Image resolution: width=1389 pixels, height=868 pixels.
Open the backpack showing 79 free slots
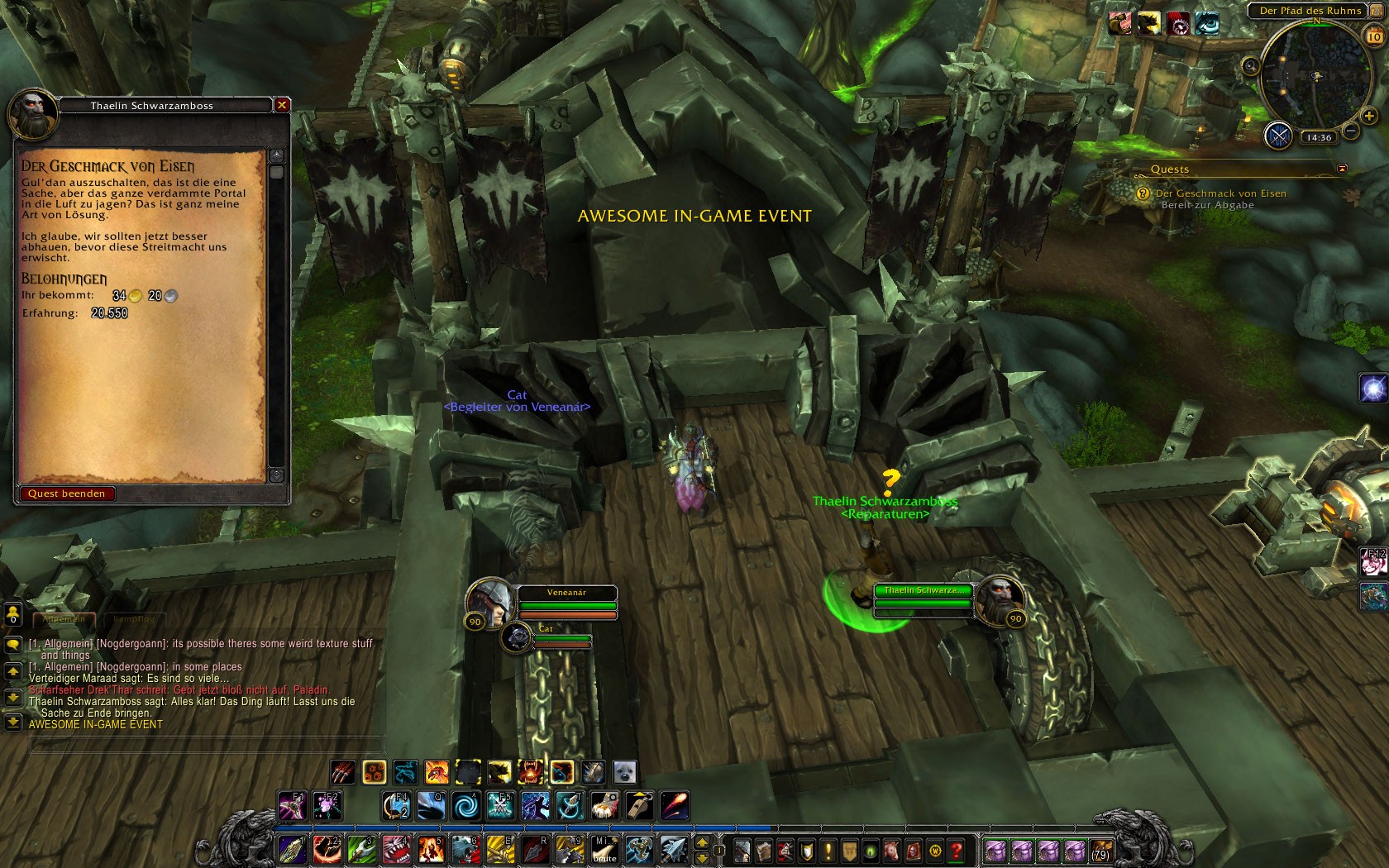pos(1100,850)
